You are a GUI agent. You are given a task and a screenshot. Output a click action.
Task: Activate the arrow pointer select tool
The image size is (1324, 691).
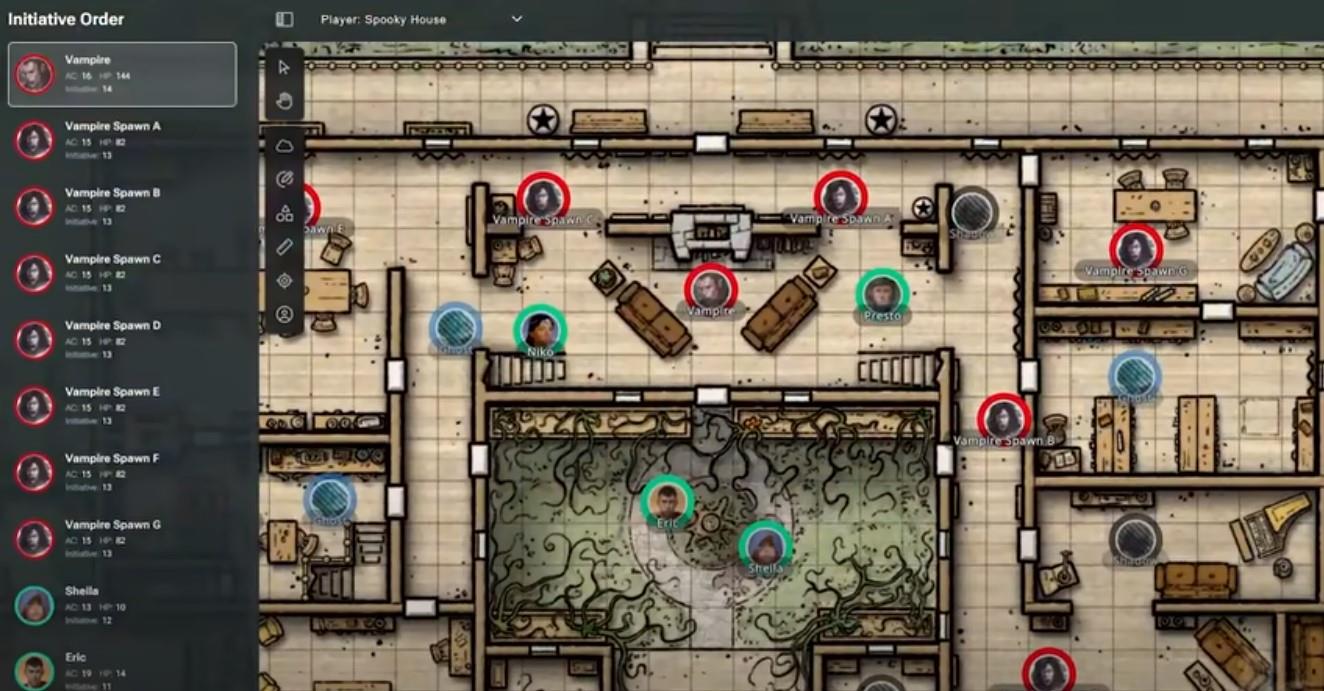pos(284,67)
